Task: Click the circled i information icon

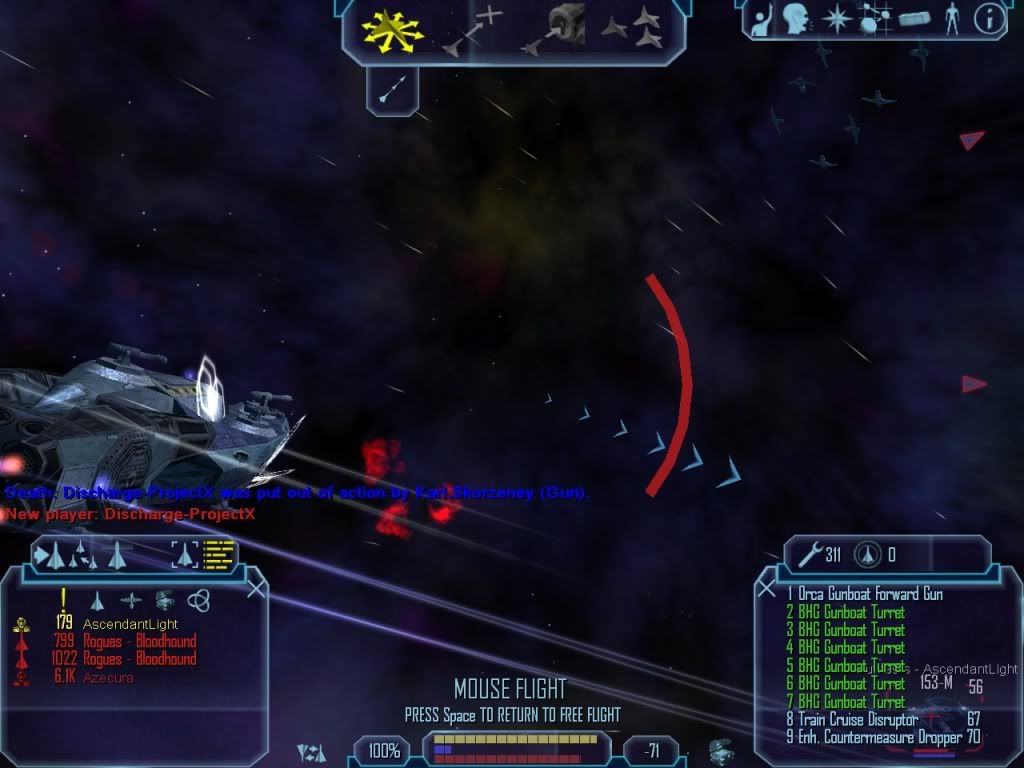Action: [988, 19]
